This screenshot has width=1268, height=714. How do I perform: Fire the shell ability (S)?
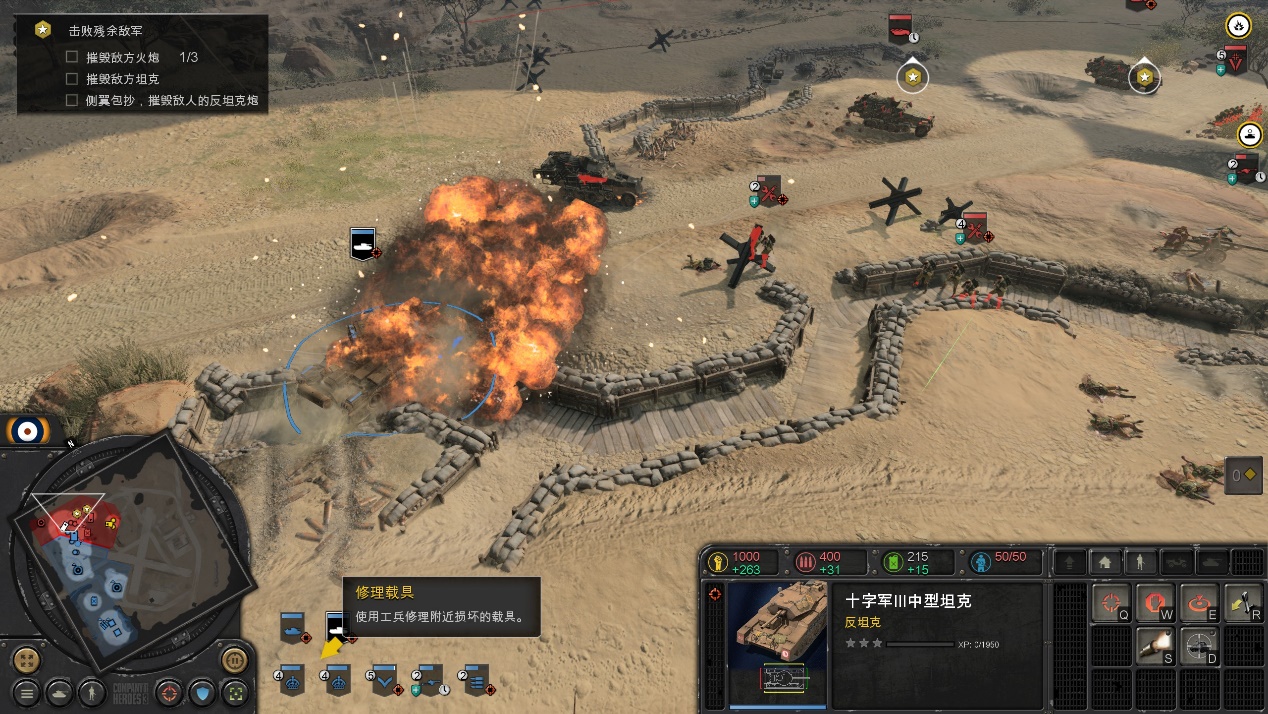click(x=1155, y=646)
